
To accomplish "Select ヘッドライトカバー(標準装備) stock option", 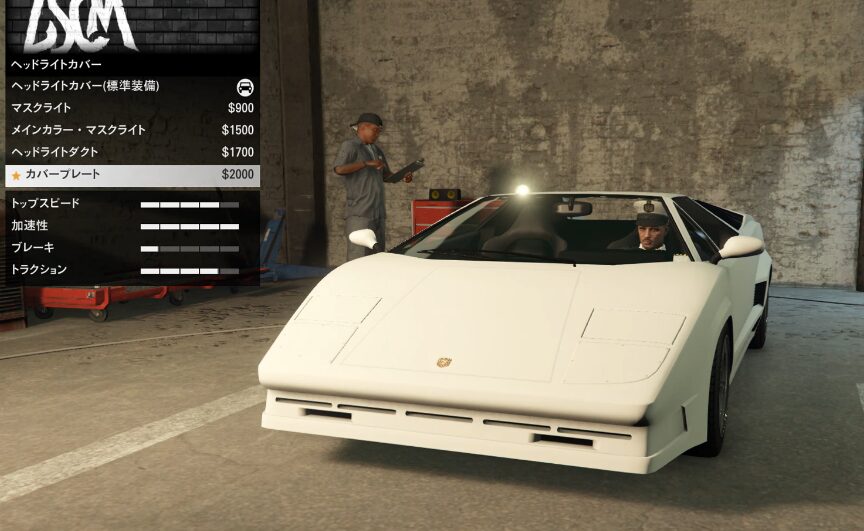I will click(130, 86).
